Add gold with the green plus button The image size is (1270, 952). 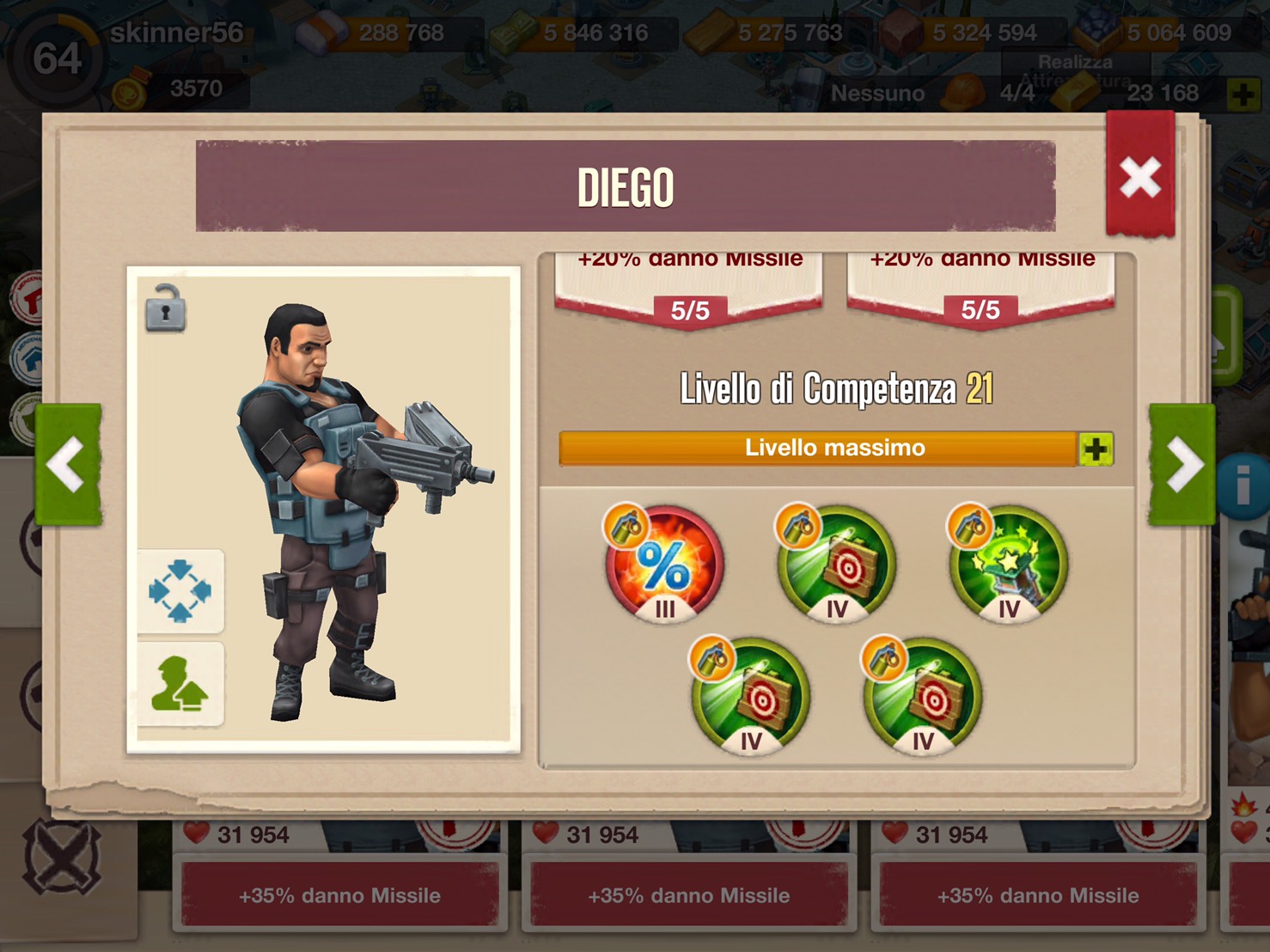click(1243, 95)
